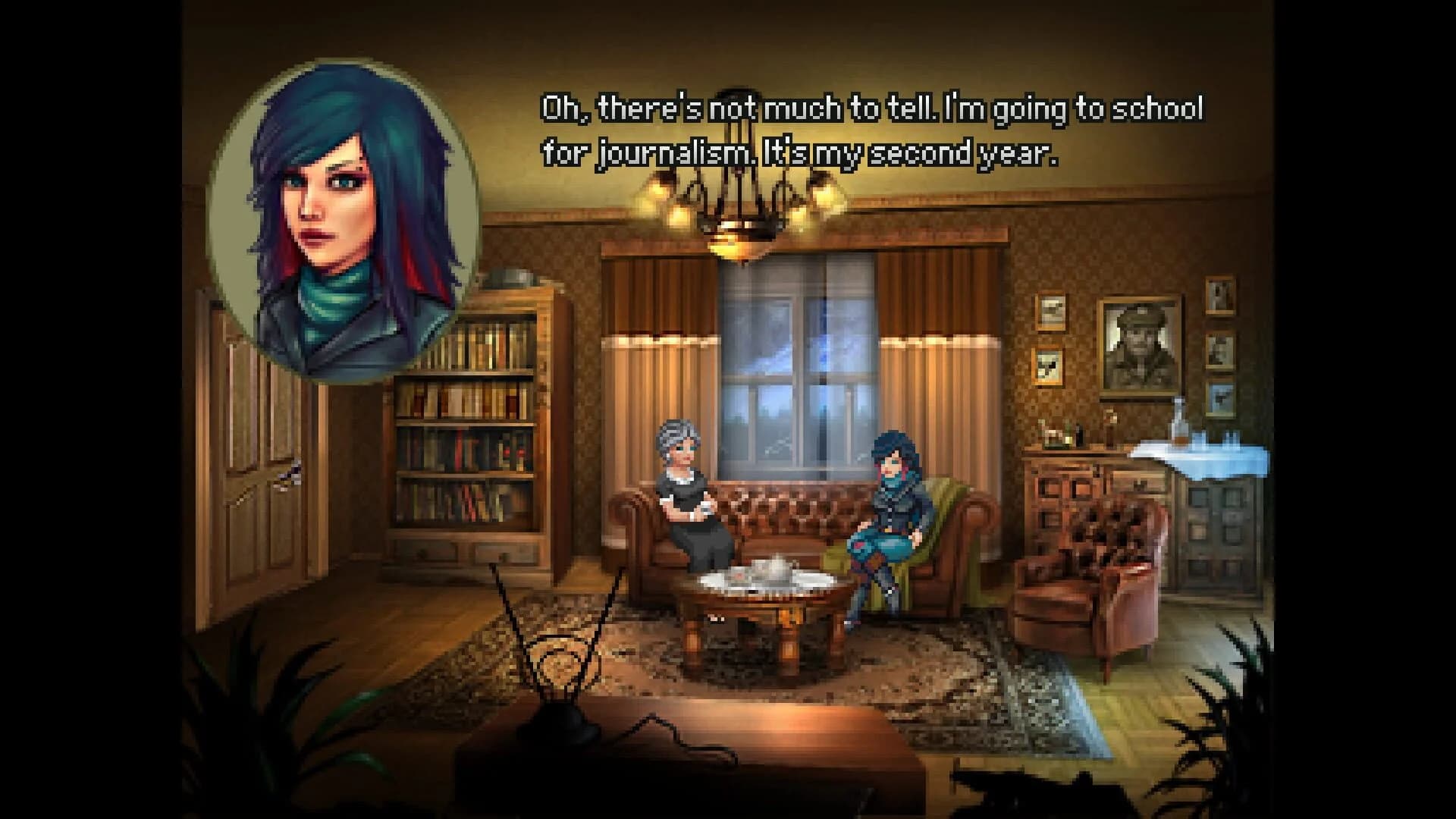Screen dimensions: 1456x819
Task: Select the trophy on the wooden cabinet
Action: pyautogui.click(x=1069, y=440)
